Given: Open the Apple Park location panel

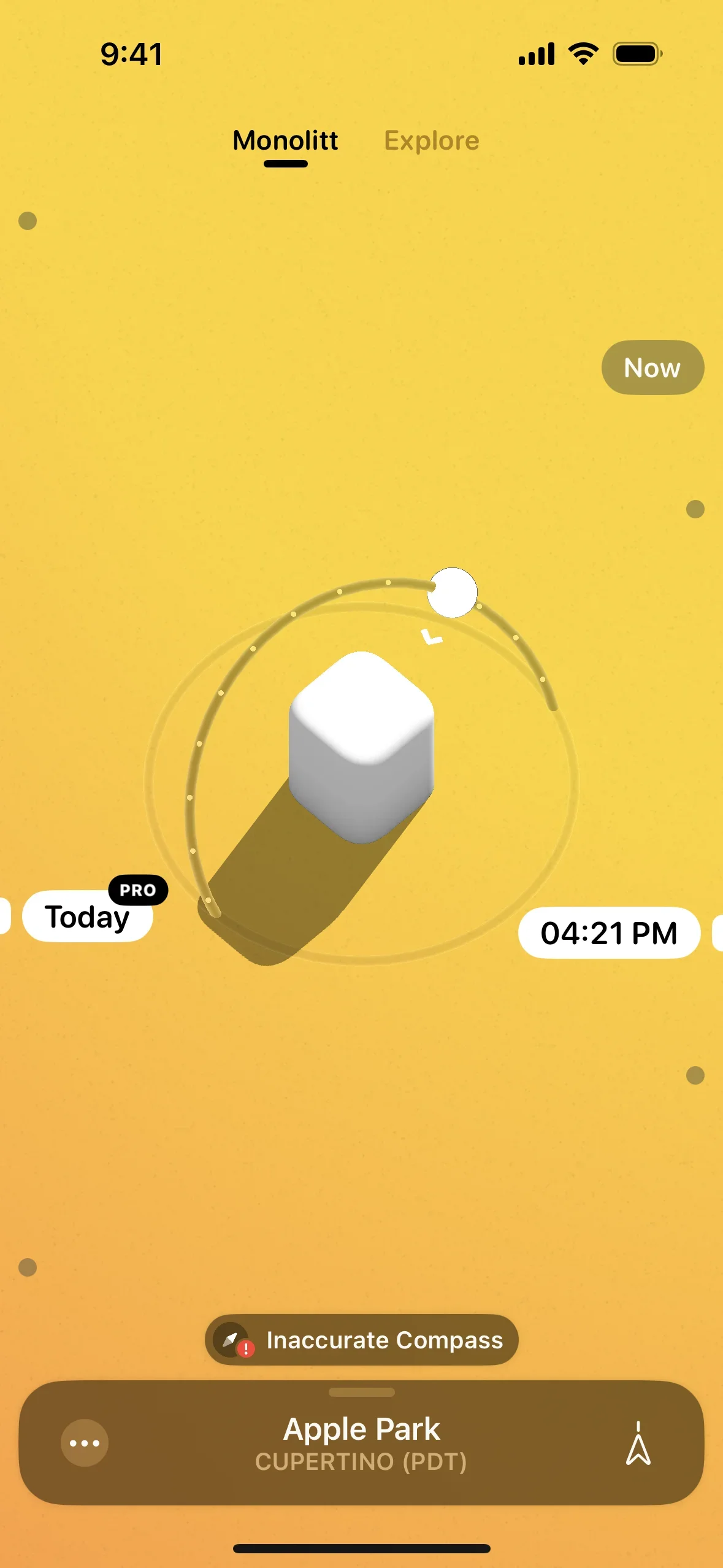Looking at the screenshot, I should pyautogui.click(x=362, y=1442).
